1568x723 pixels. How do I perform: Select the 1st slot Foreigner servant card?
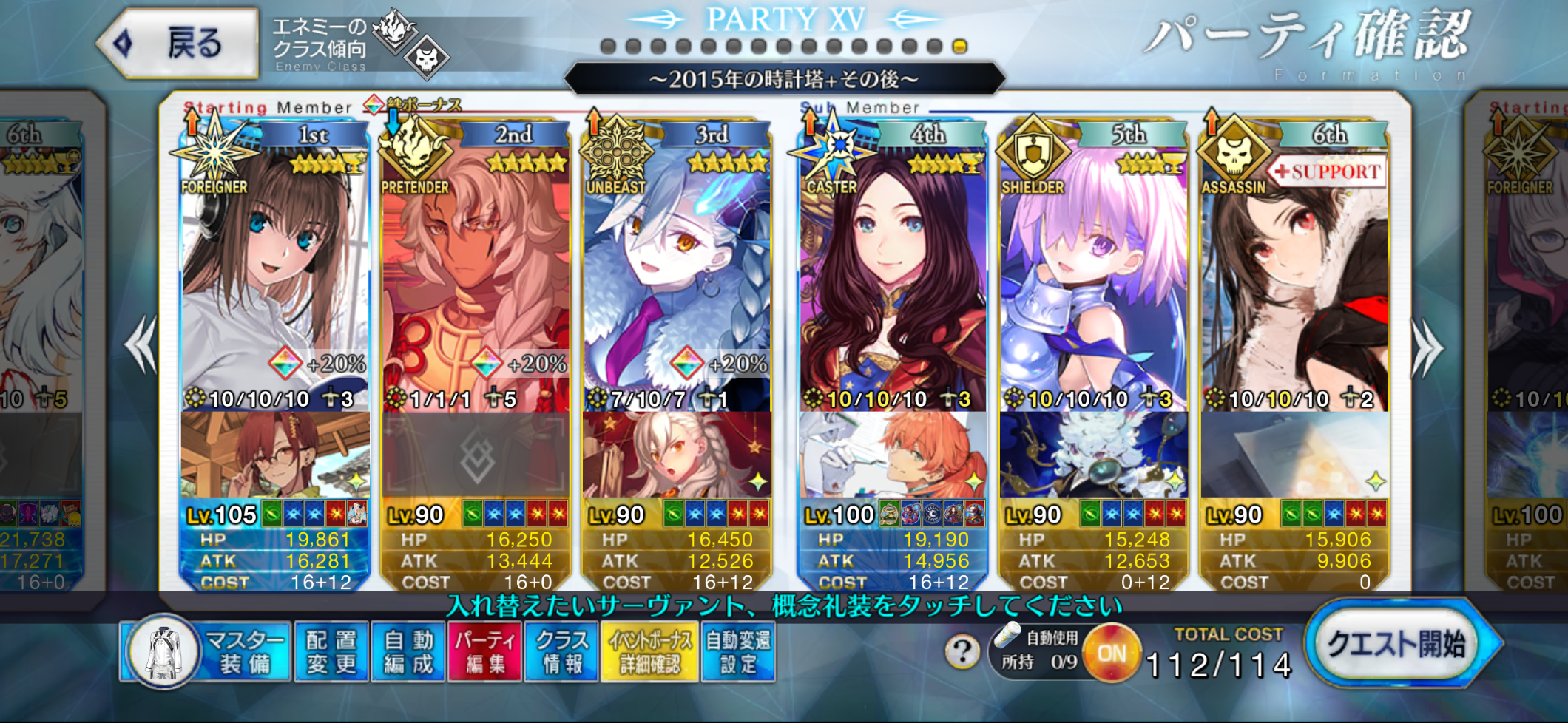[x=275, y=281]
